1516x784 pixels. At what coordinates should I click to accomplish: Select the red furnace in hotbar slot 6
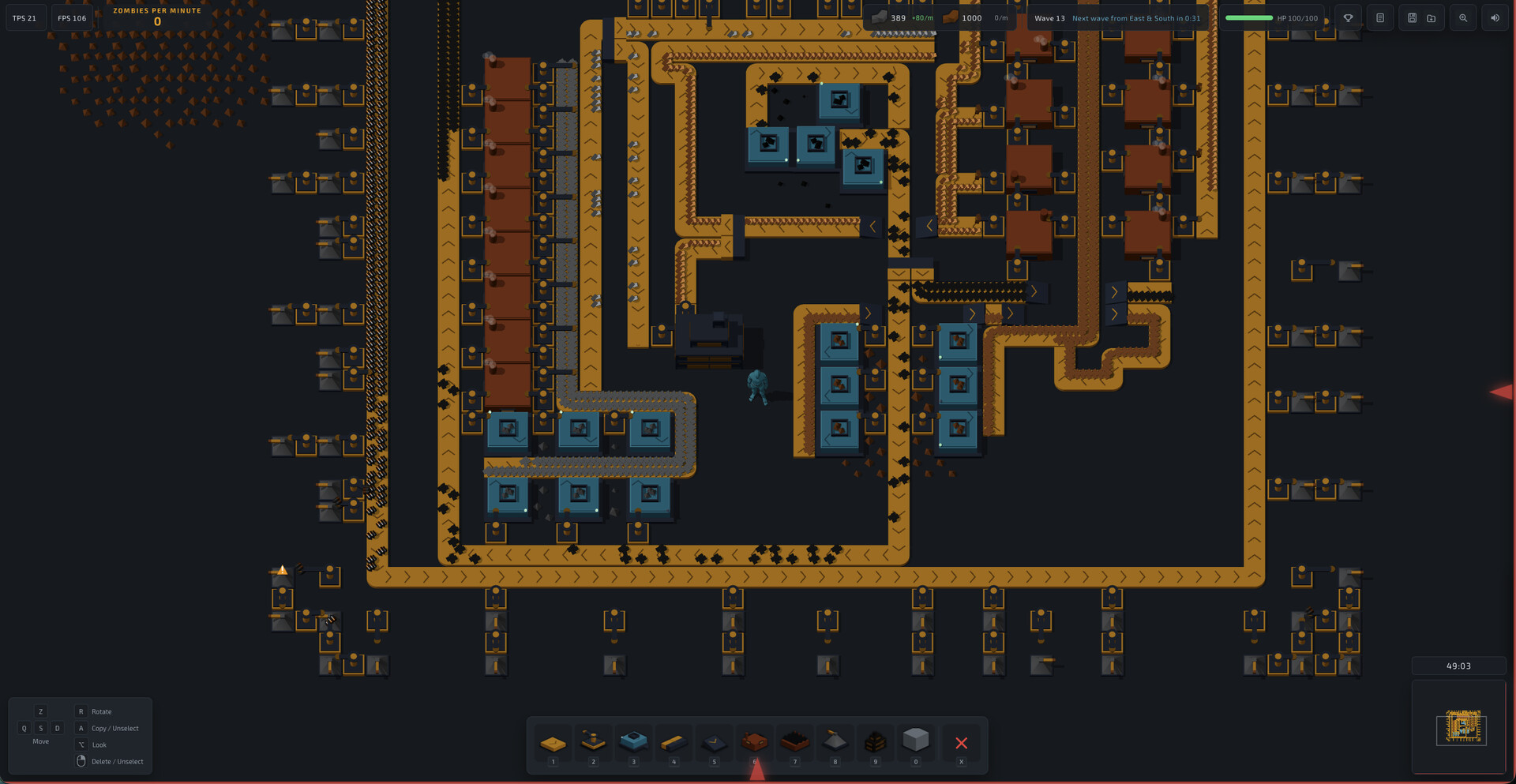pos(755,742)
